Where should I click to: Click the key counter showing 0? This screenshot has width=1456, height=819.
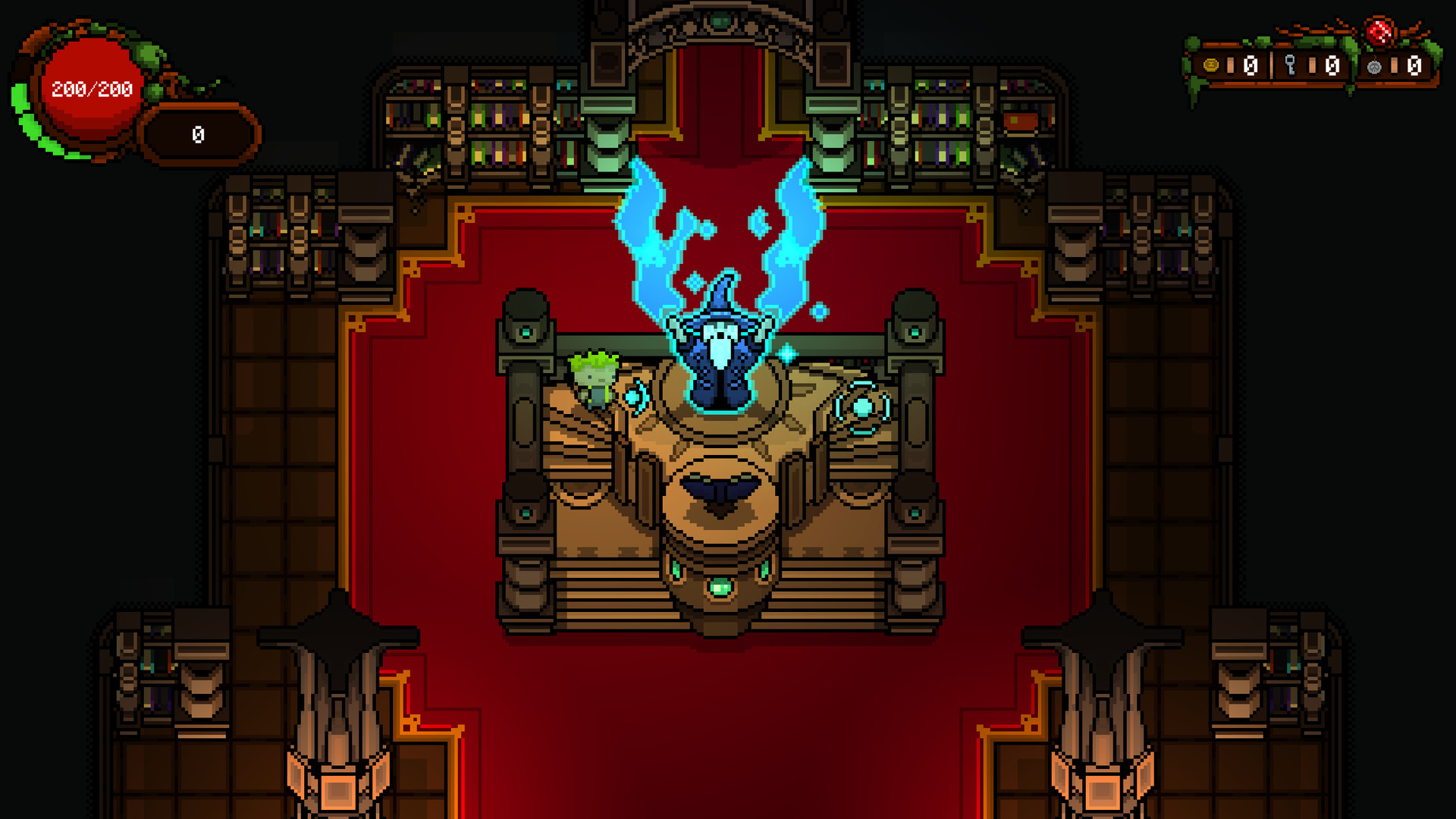click(1333, 66)
